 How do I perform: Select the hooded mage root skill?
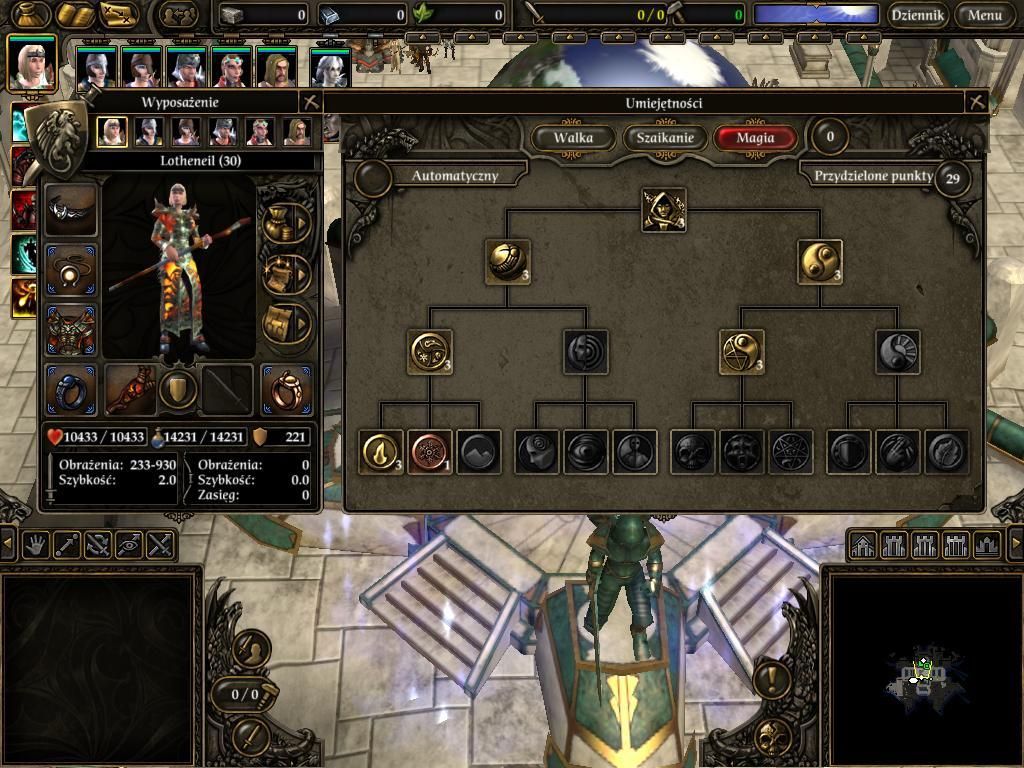point(663,210)
